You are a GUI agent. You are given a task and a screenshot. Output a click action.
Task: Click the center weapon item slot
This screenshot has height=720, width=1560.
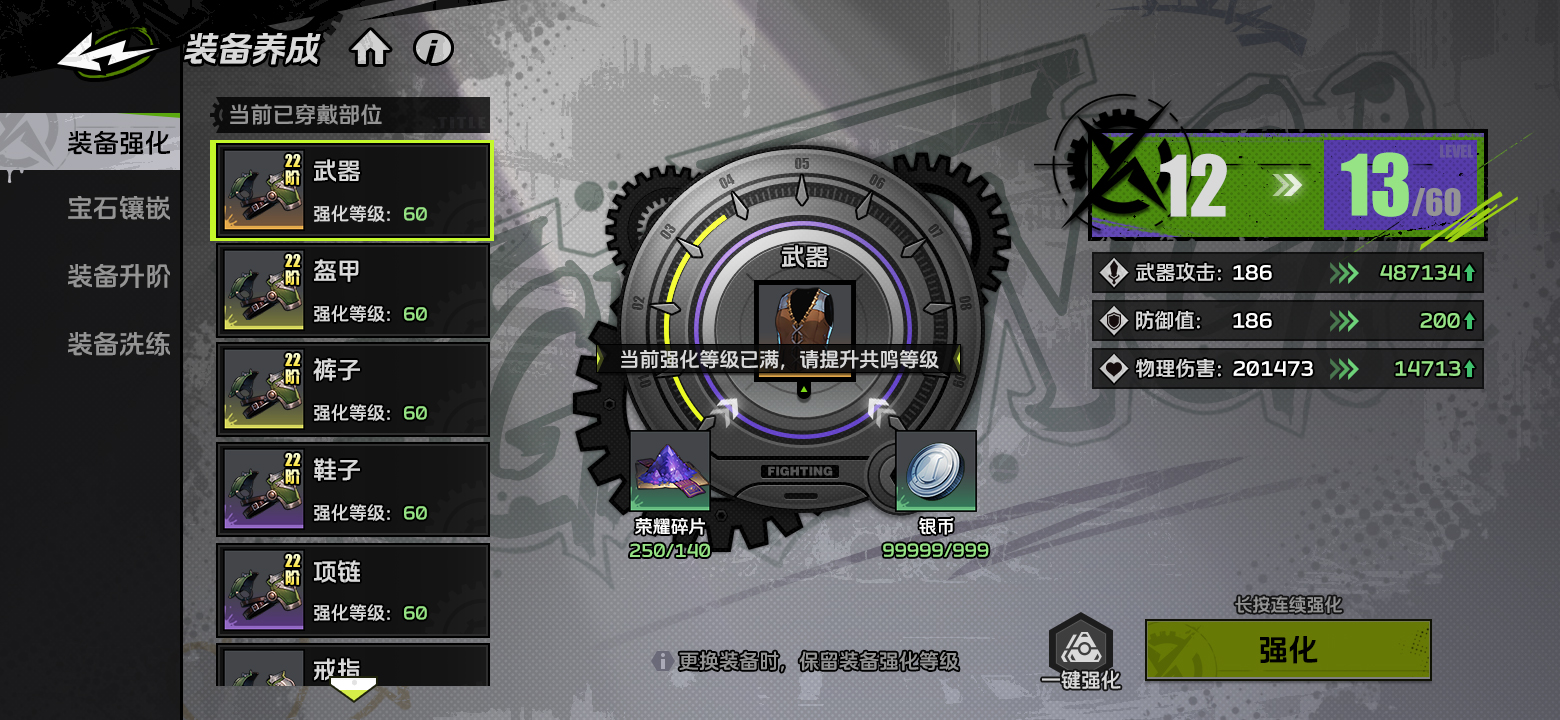[x=804, y=318]
